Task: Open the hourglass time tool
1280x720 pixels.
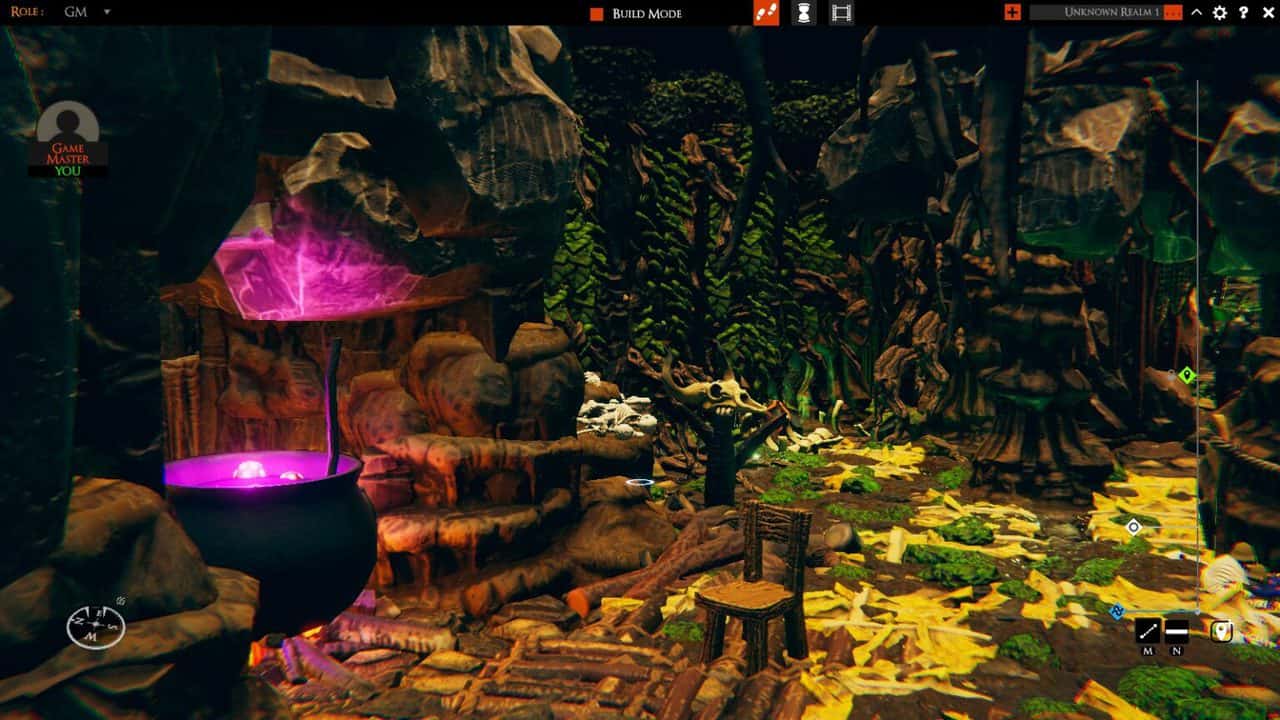Action: tap(803, 13)
